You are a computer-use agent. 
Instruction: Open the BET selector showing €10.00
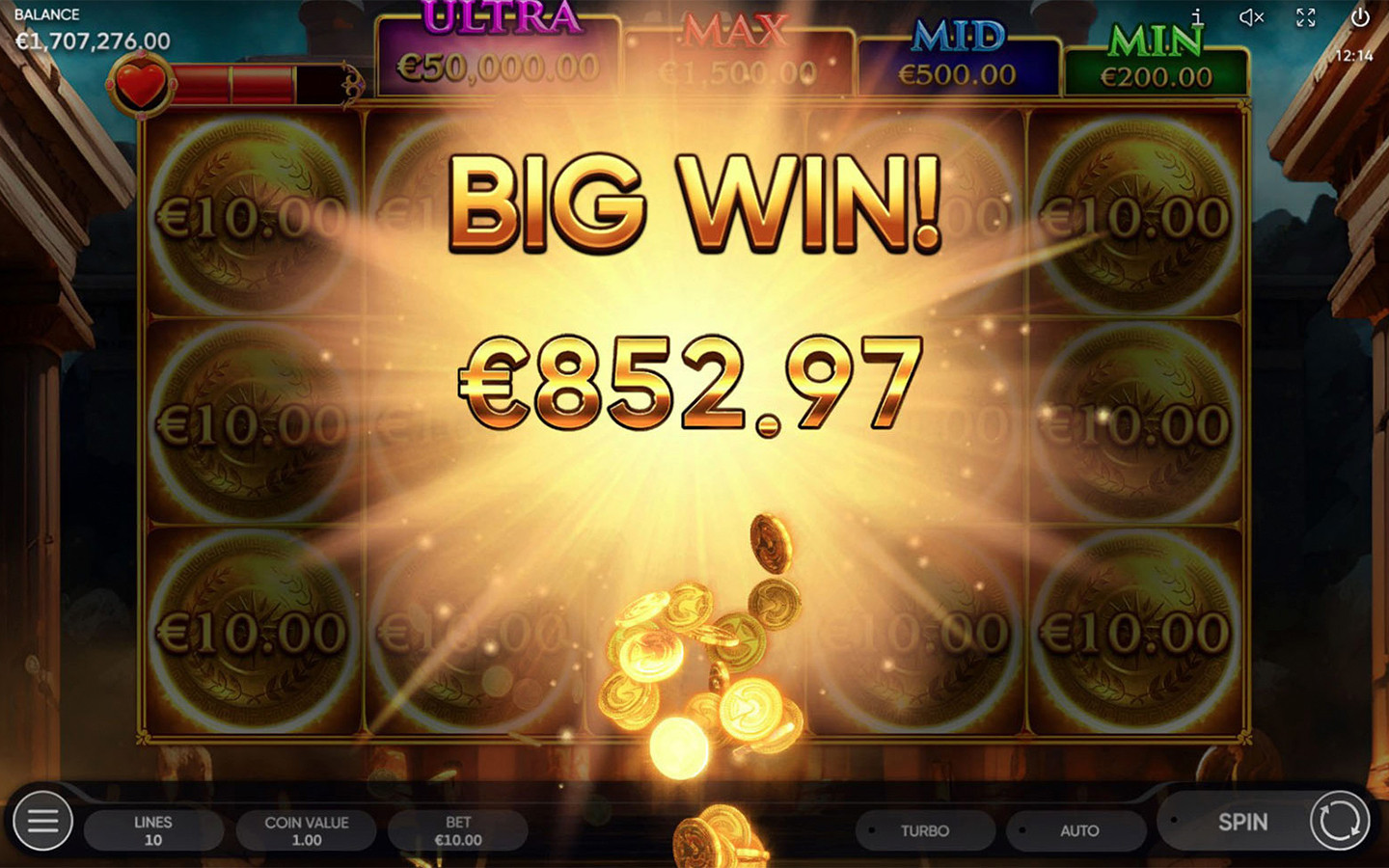(x=457, y=830)
